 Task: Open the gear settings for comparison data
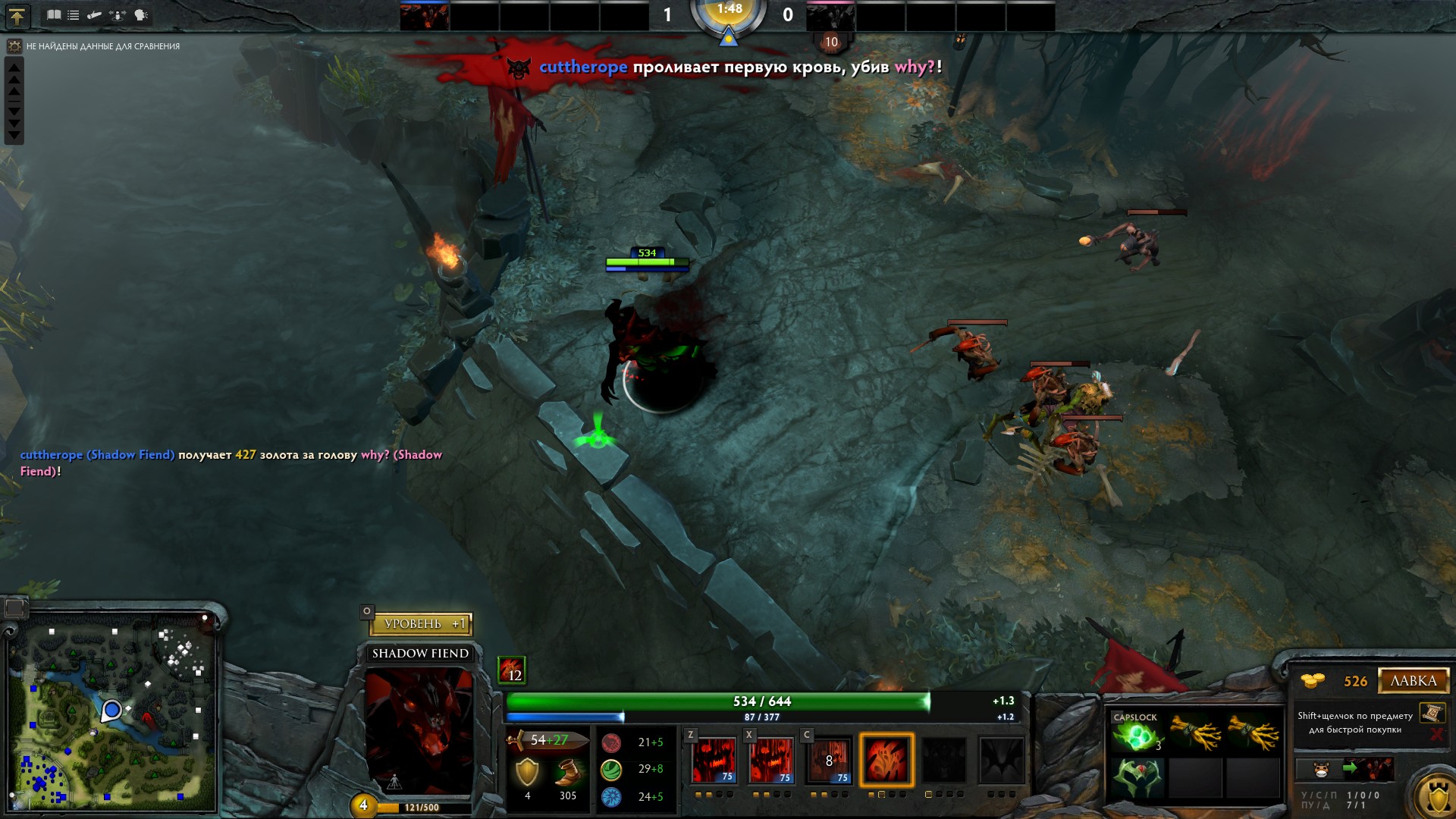point(14,46)
